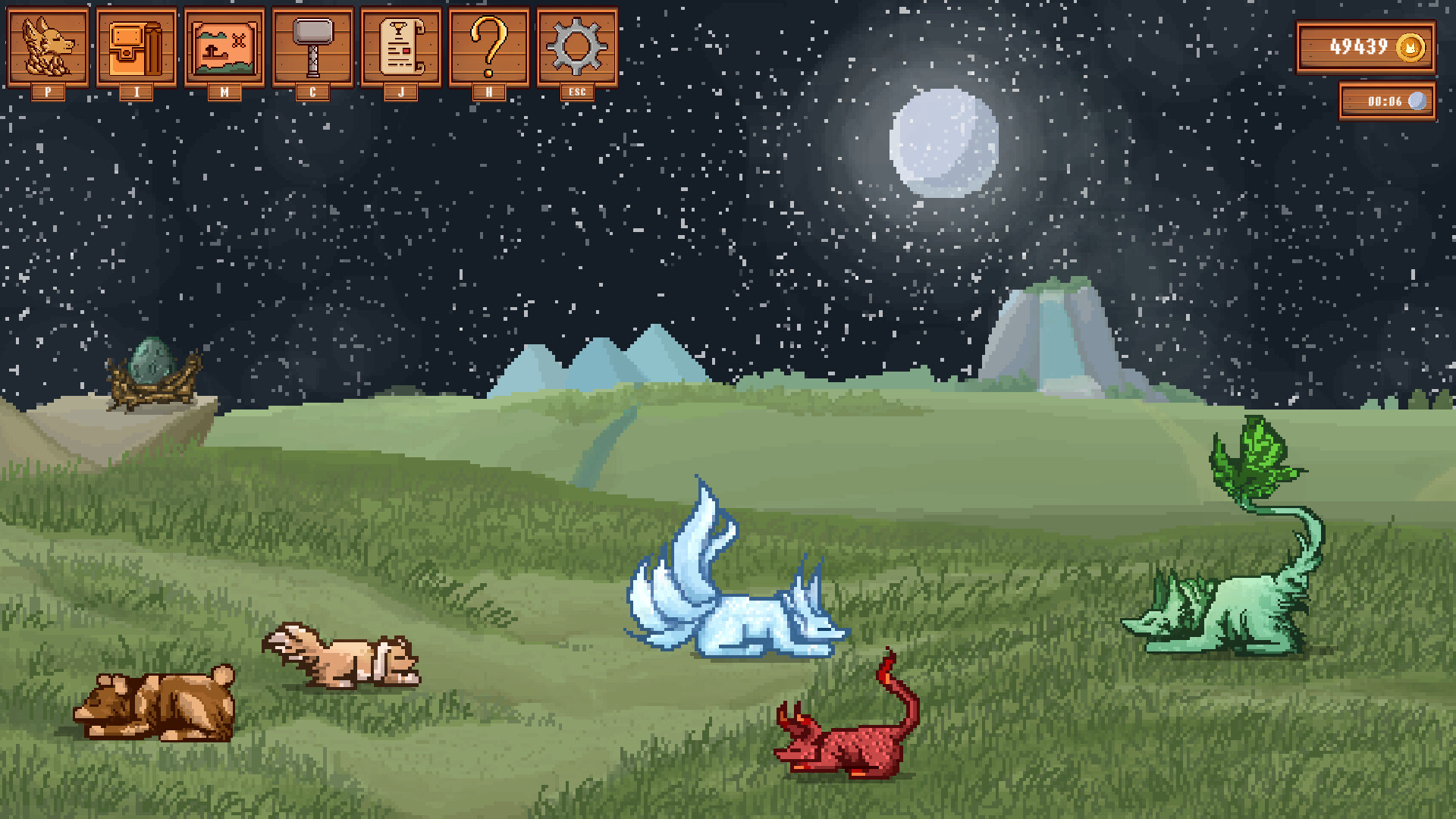Open the Inventory journal icon labeled I

tap(135, 45)
